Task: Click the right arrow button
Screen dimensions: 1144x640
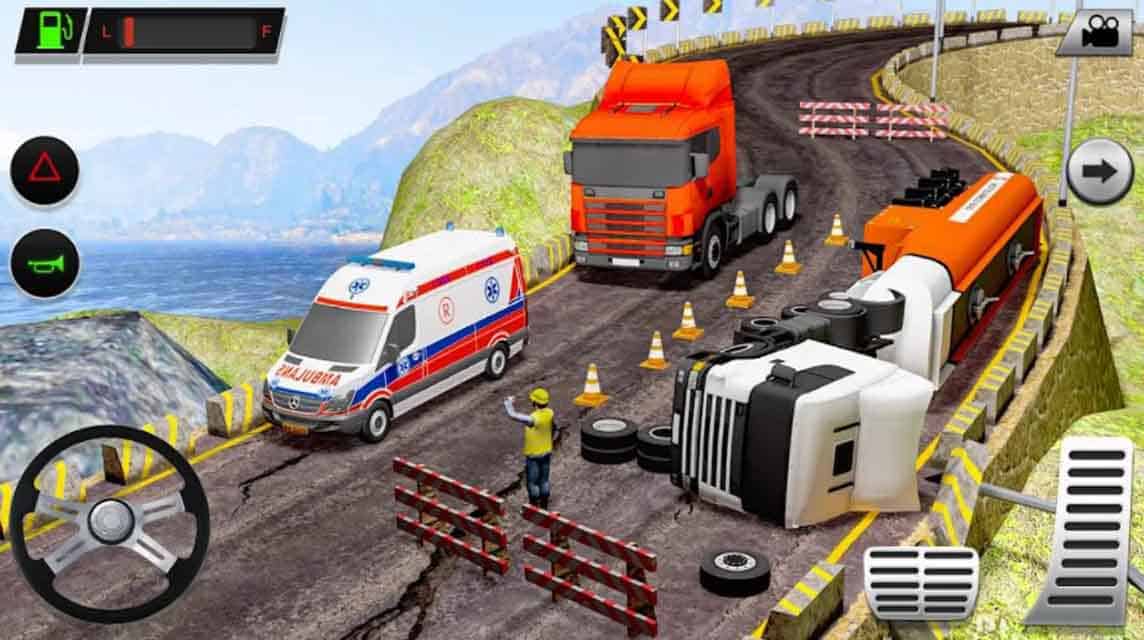Action: pyautogui.click(x=1099, y=172)
